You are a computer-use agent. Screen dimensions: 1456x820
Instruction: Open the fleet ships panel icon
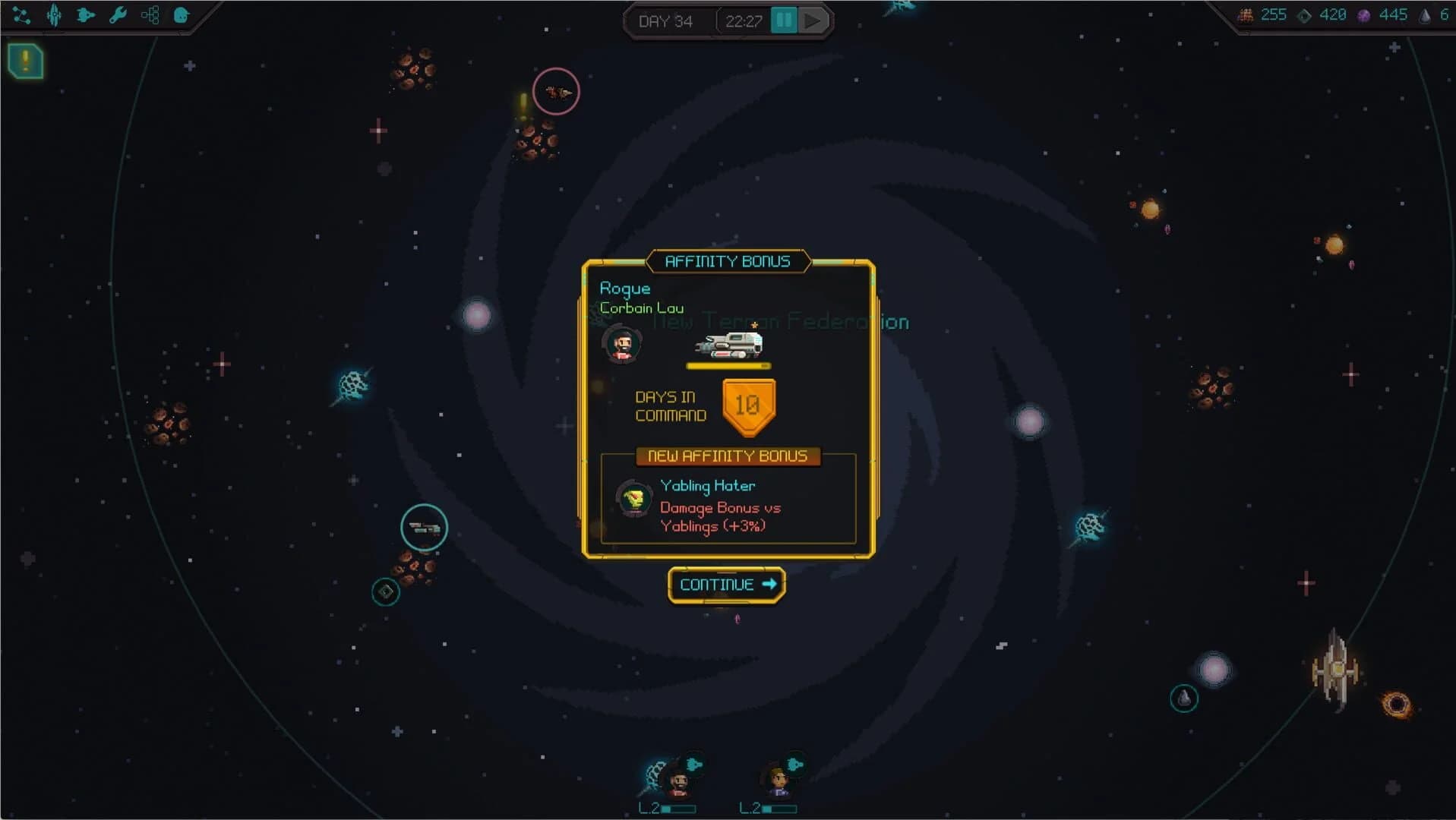click(x=85, y=15)
